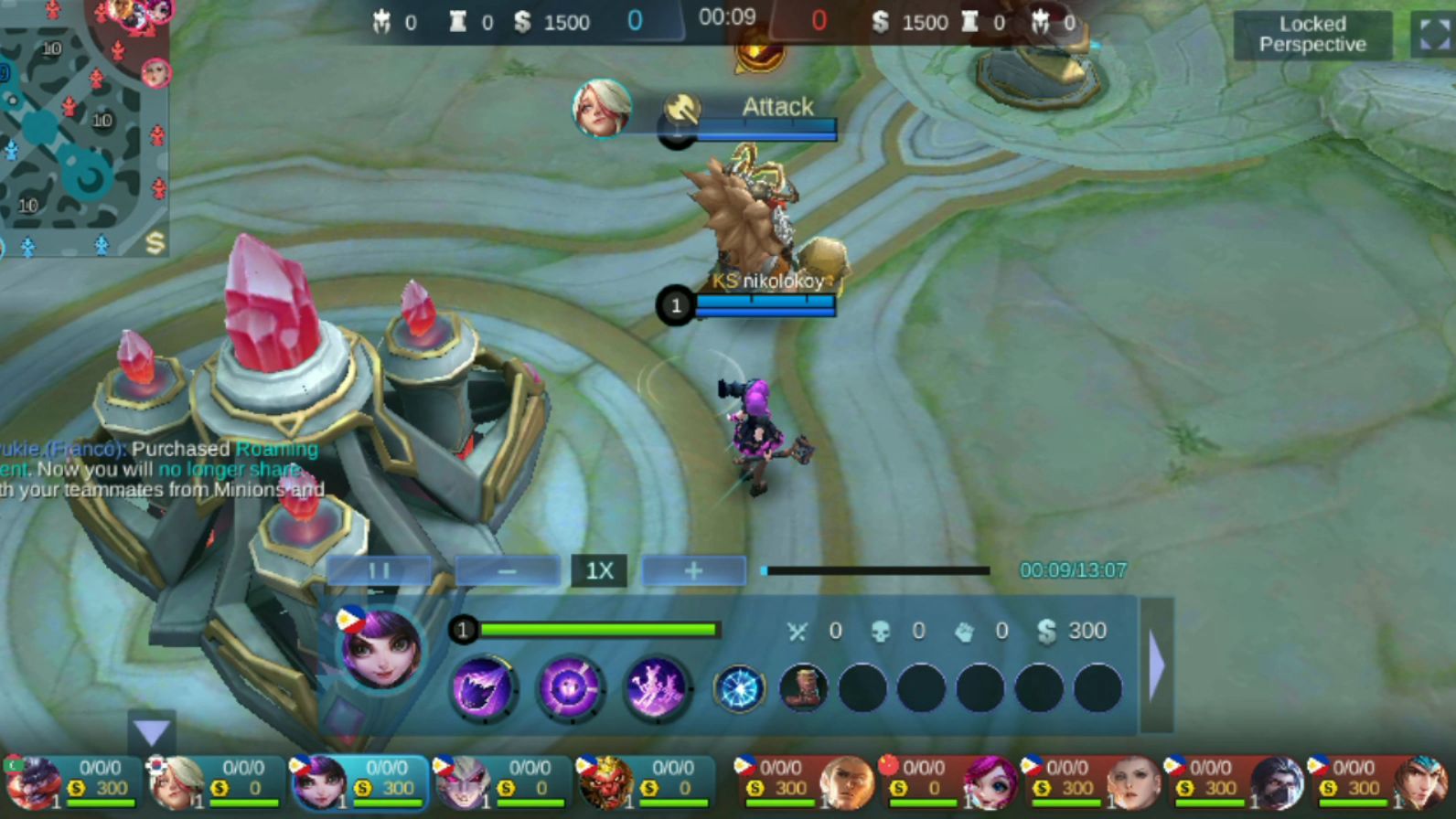
Task: Collapse panel with the down arrow
Action: click(152, 731)
